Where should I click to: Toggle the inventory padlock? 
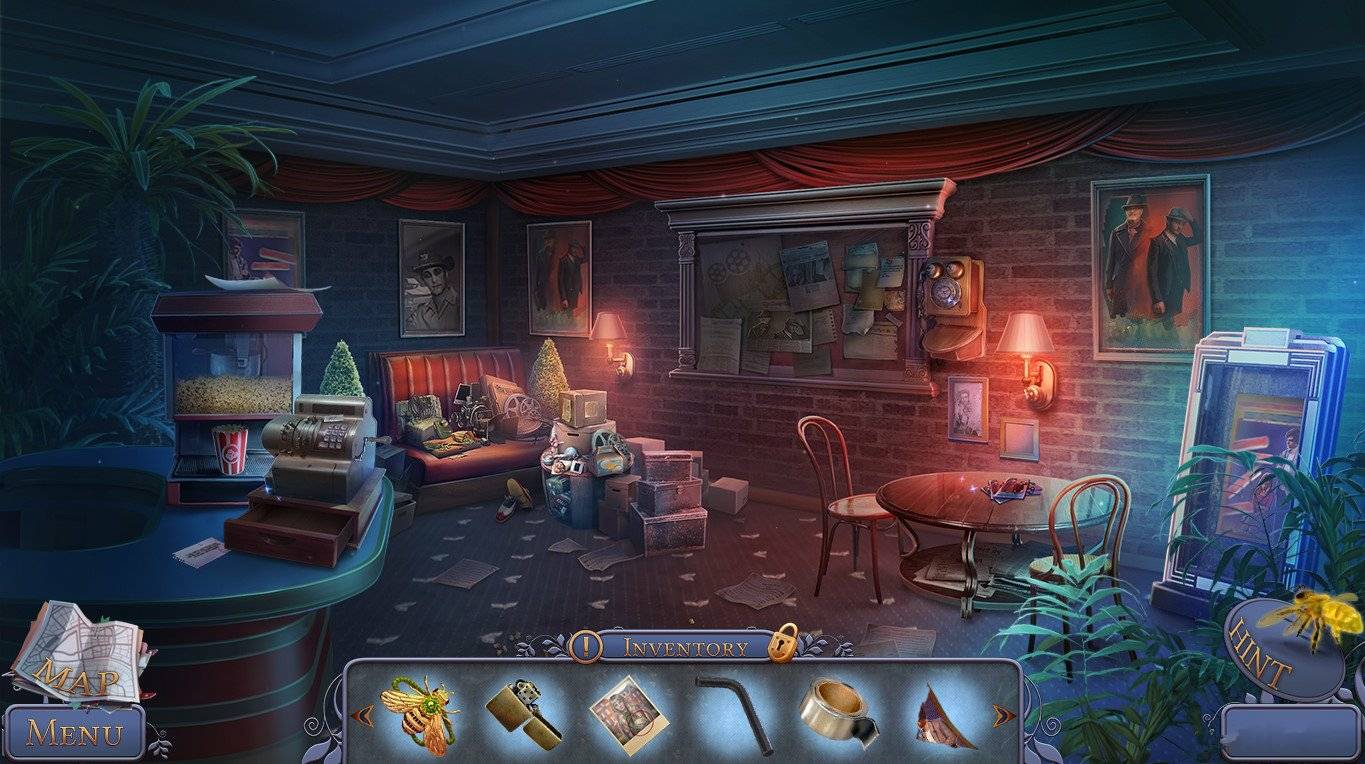pos(783,643)
